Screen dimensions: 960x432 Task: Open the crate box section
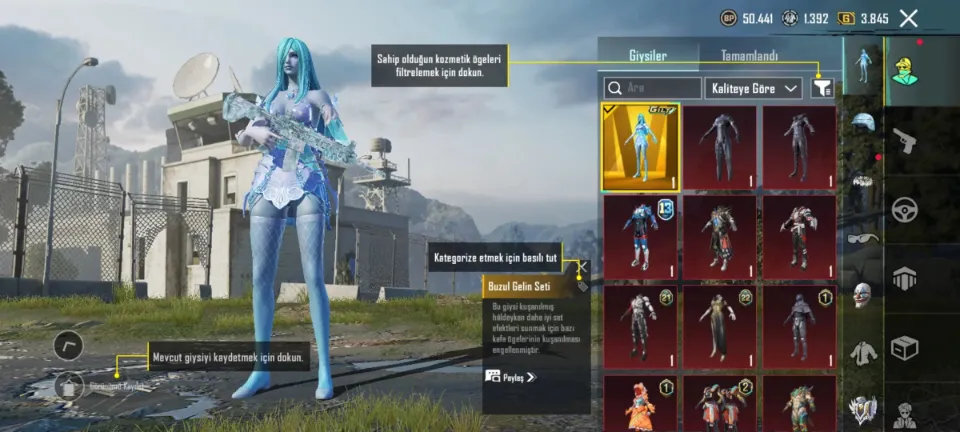coord(905,347)
